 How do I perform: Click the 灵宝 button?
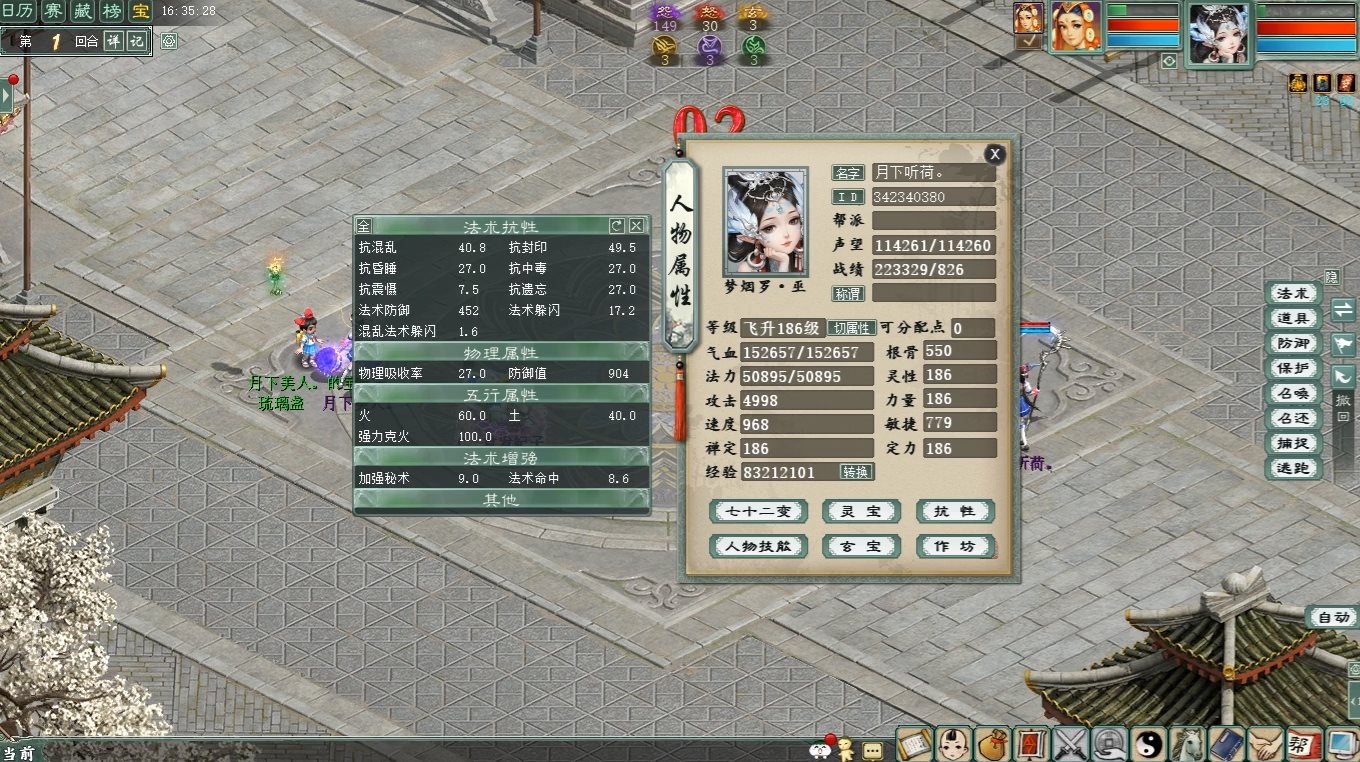click(x=860, y=512)
